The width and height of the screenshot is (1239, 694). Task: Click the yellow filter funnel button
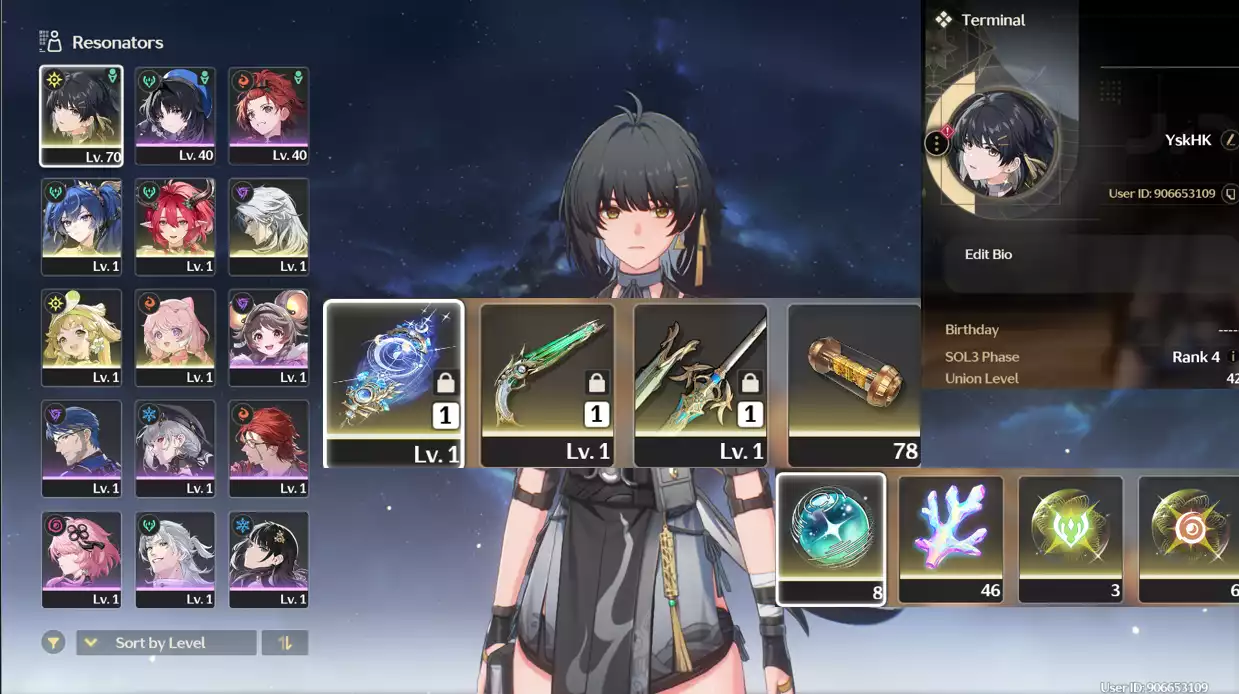click(53, 643)
